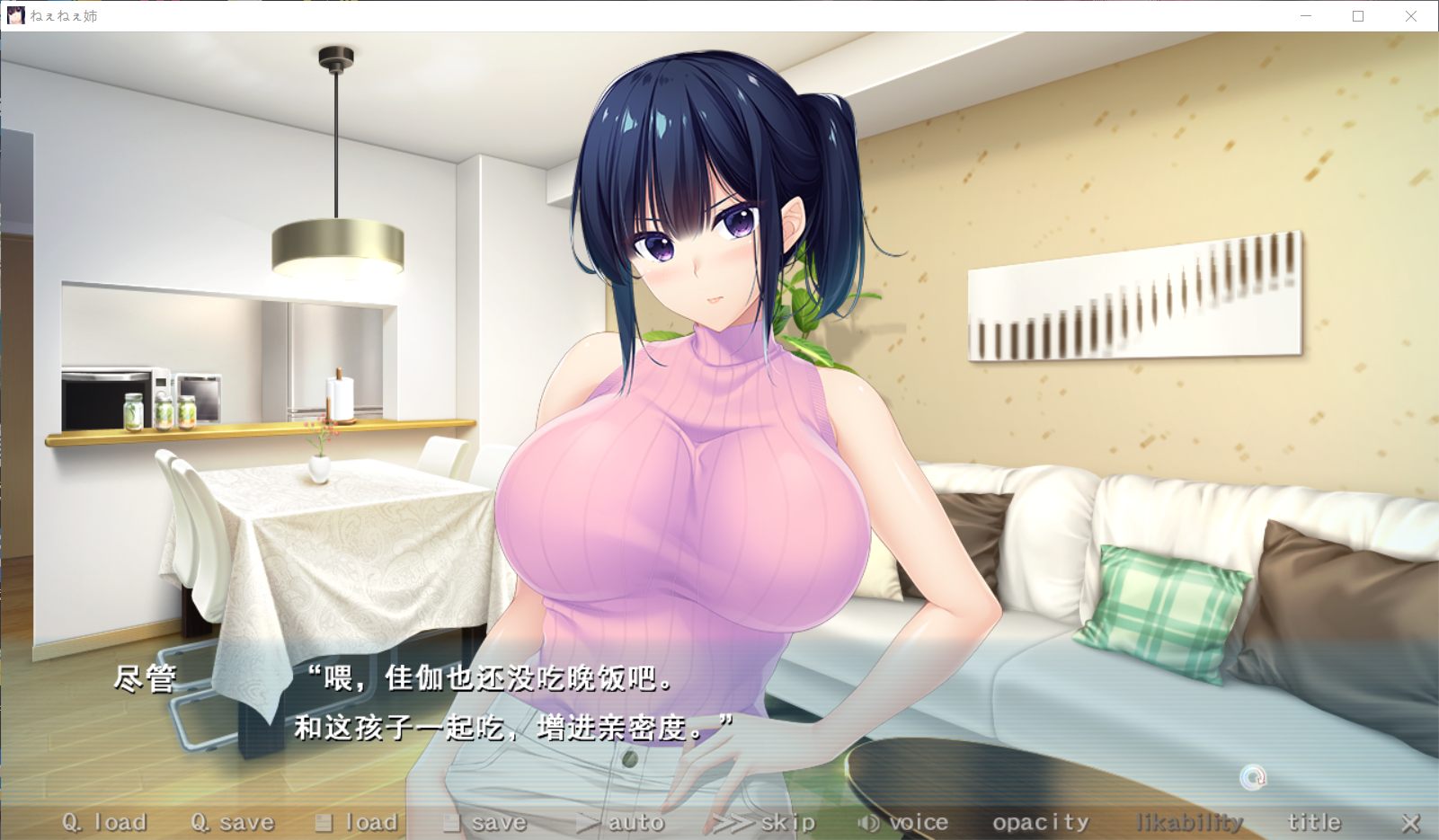
Task: Enable auto text advance mode
Action: pyautogui.click(x=620, y=822)
